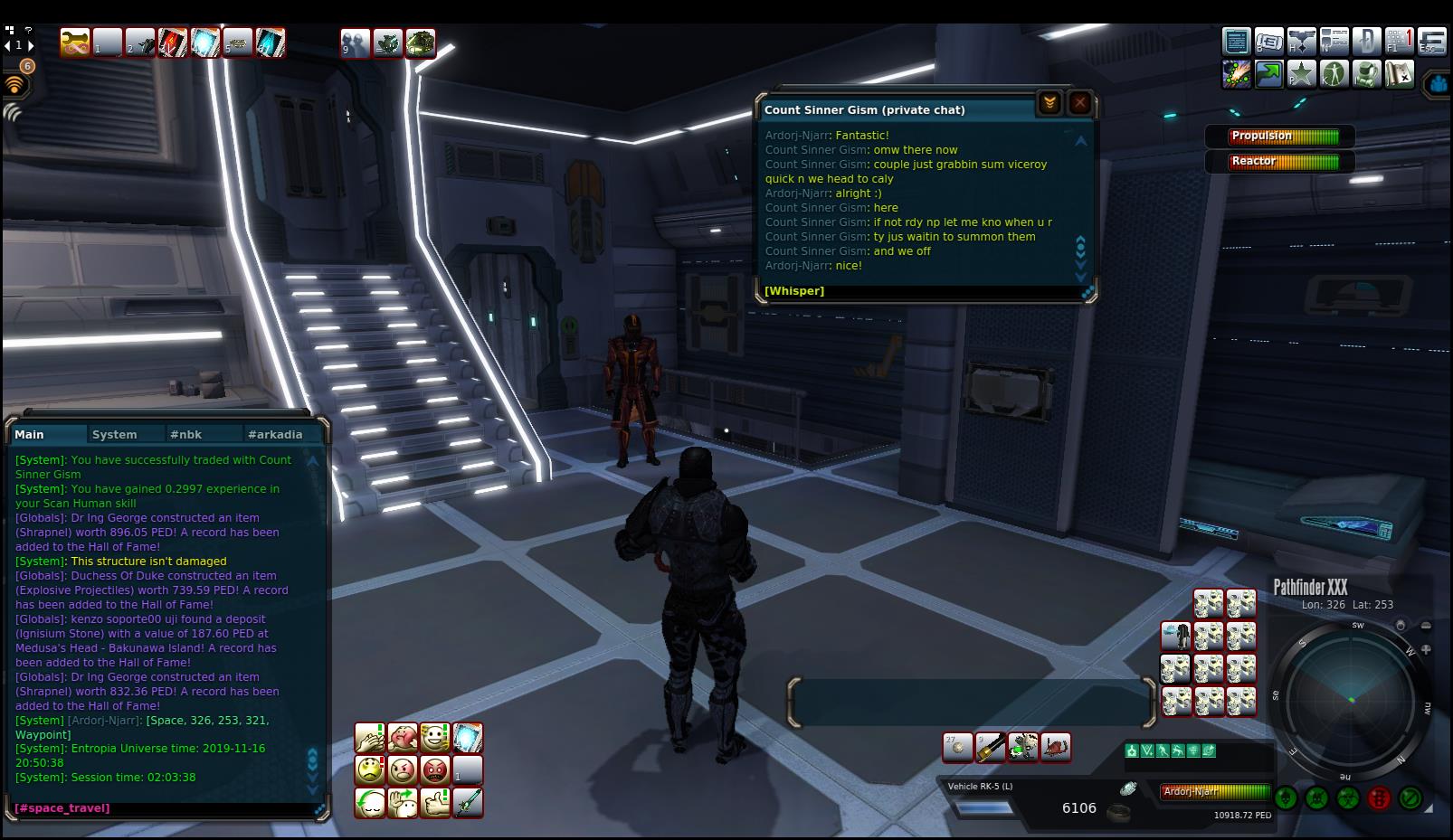Image resolution: width=1453 pixels, height=840 pixels.
Task: Click the Main chat tab
Action: pos(30,434)
